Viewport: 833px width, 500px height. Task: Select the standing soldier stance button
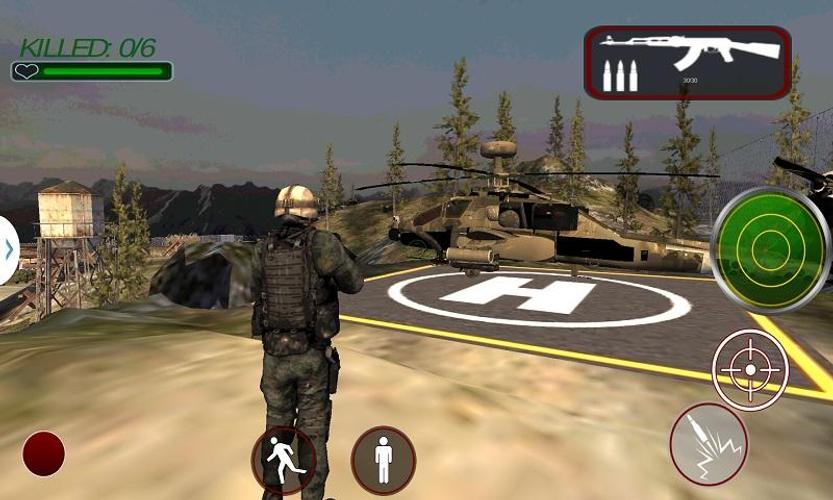click(383, 459)
